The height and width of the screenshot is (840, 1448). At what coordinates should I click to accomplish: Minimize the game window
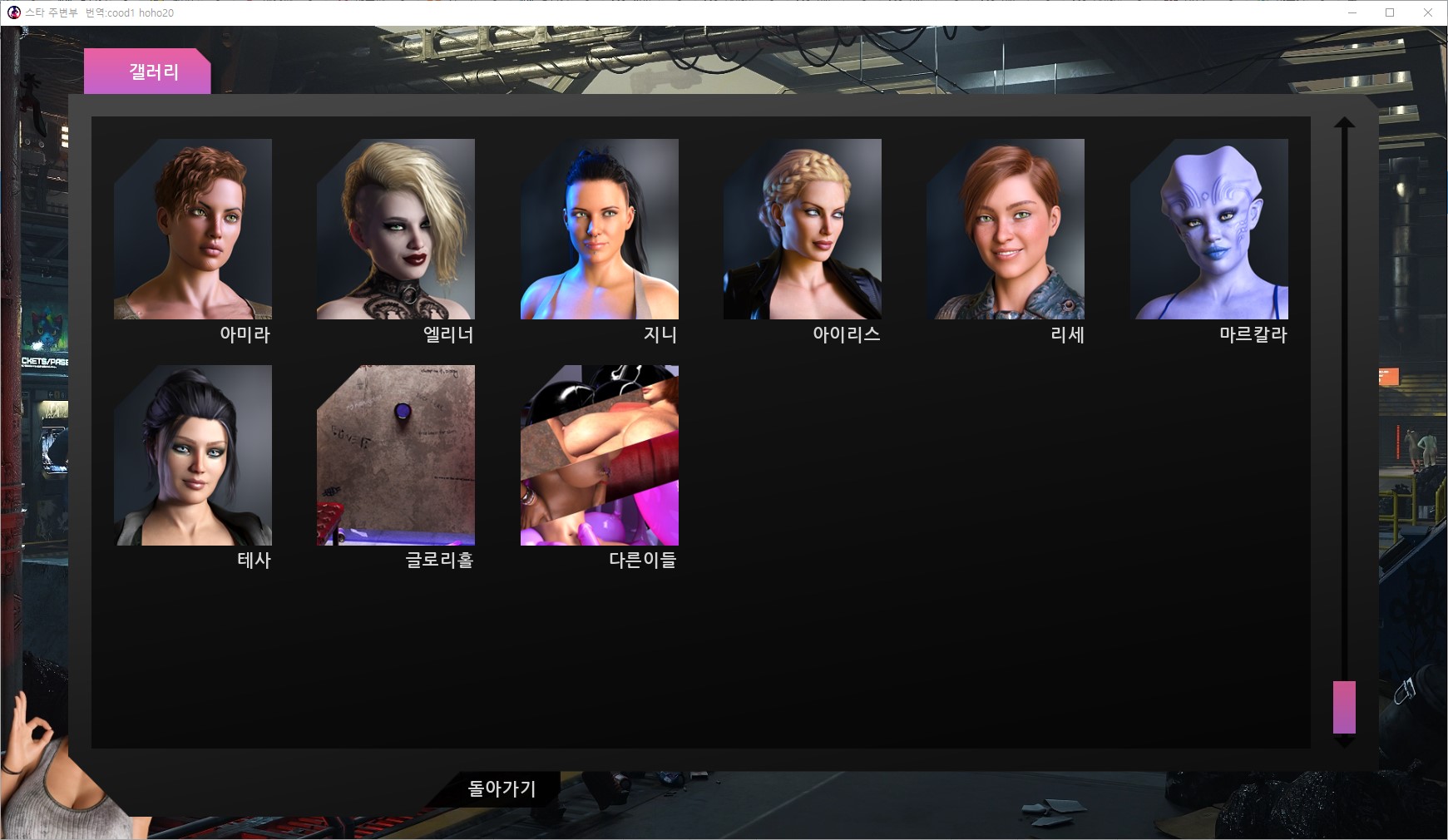pyautogui.click(x=1352, y=12)
